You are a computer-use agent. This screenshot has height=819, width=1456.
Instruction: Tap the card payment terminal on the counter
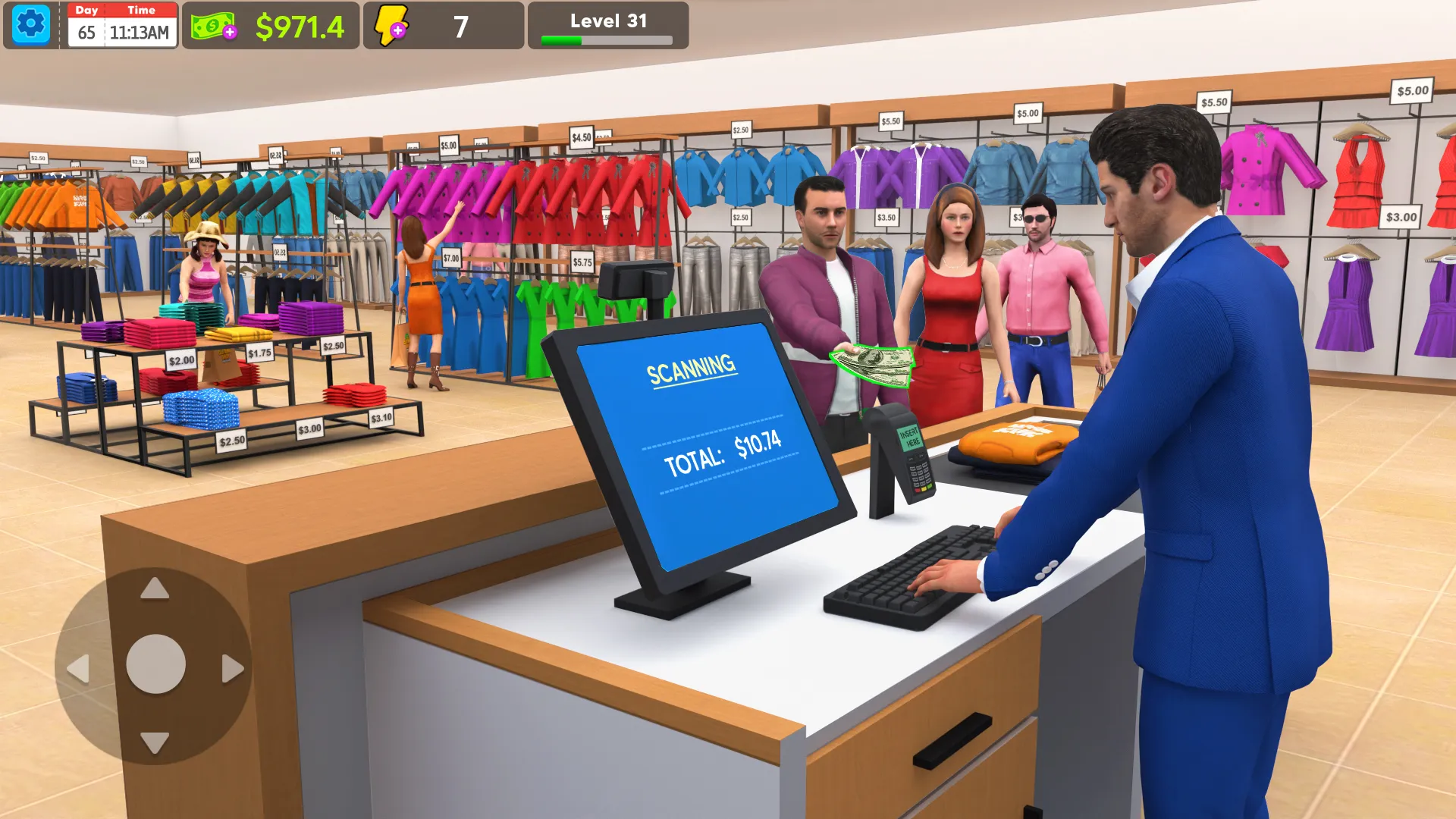pos(914,455)
